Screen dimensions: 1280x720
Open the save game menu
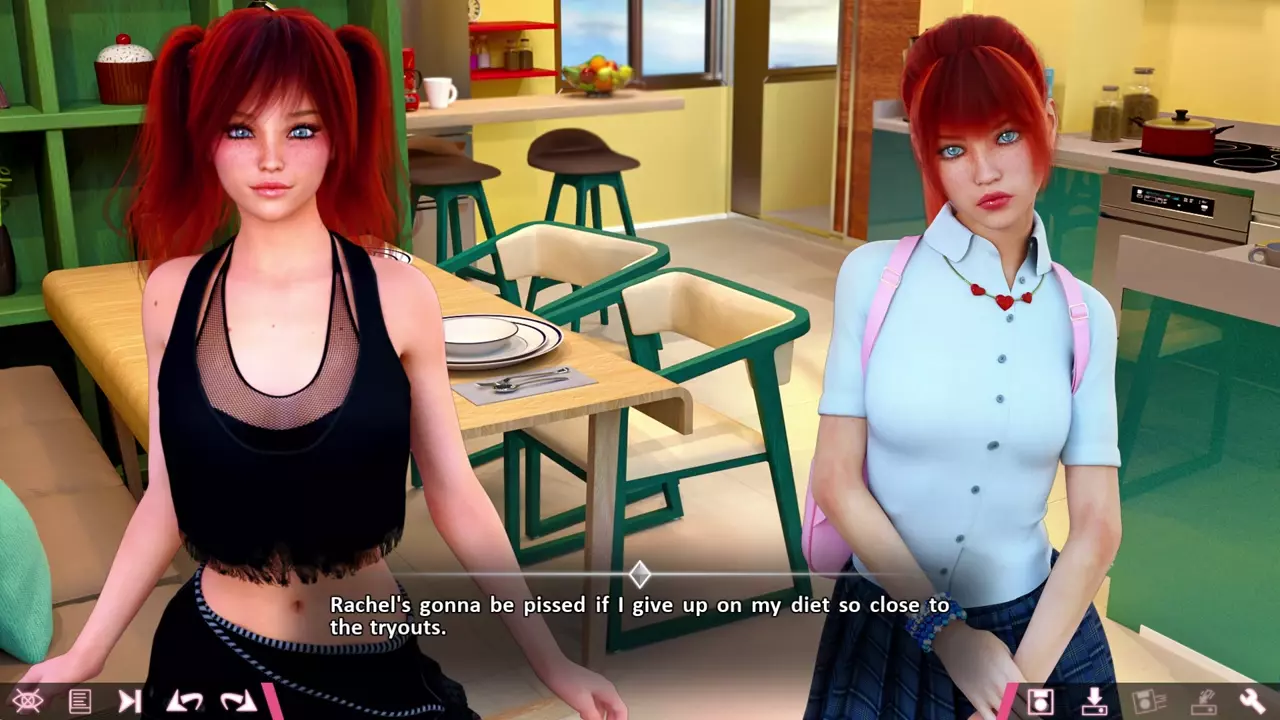[1040, 700]
